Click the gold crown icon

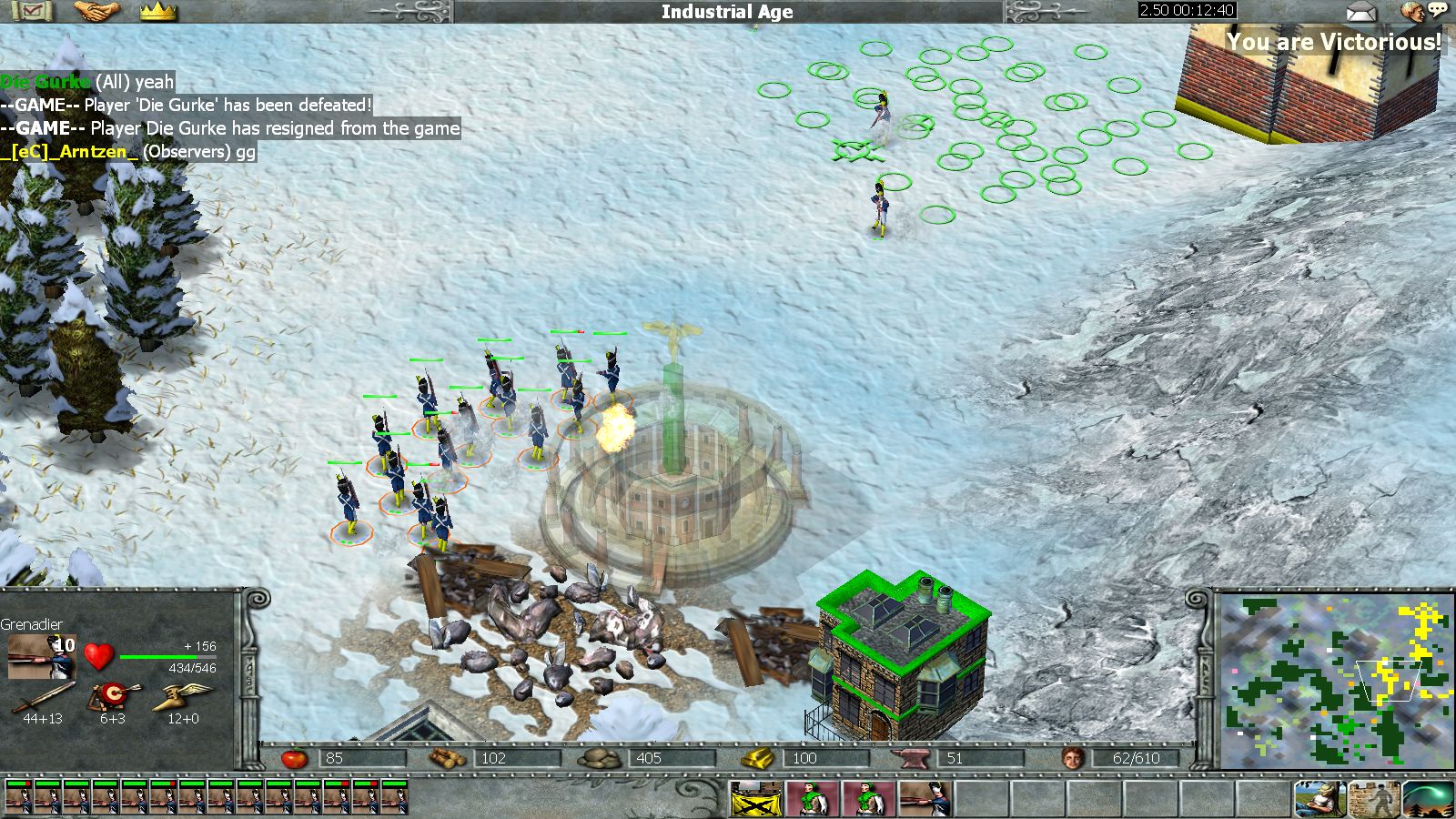pos(157,11)
